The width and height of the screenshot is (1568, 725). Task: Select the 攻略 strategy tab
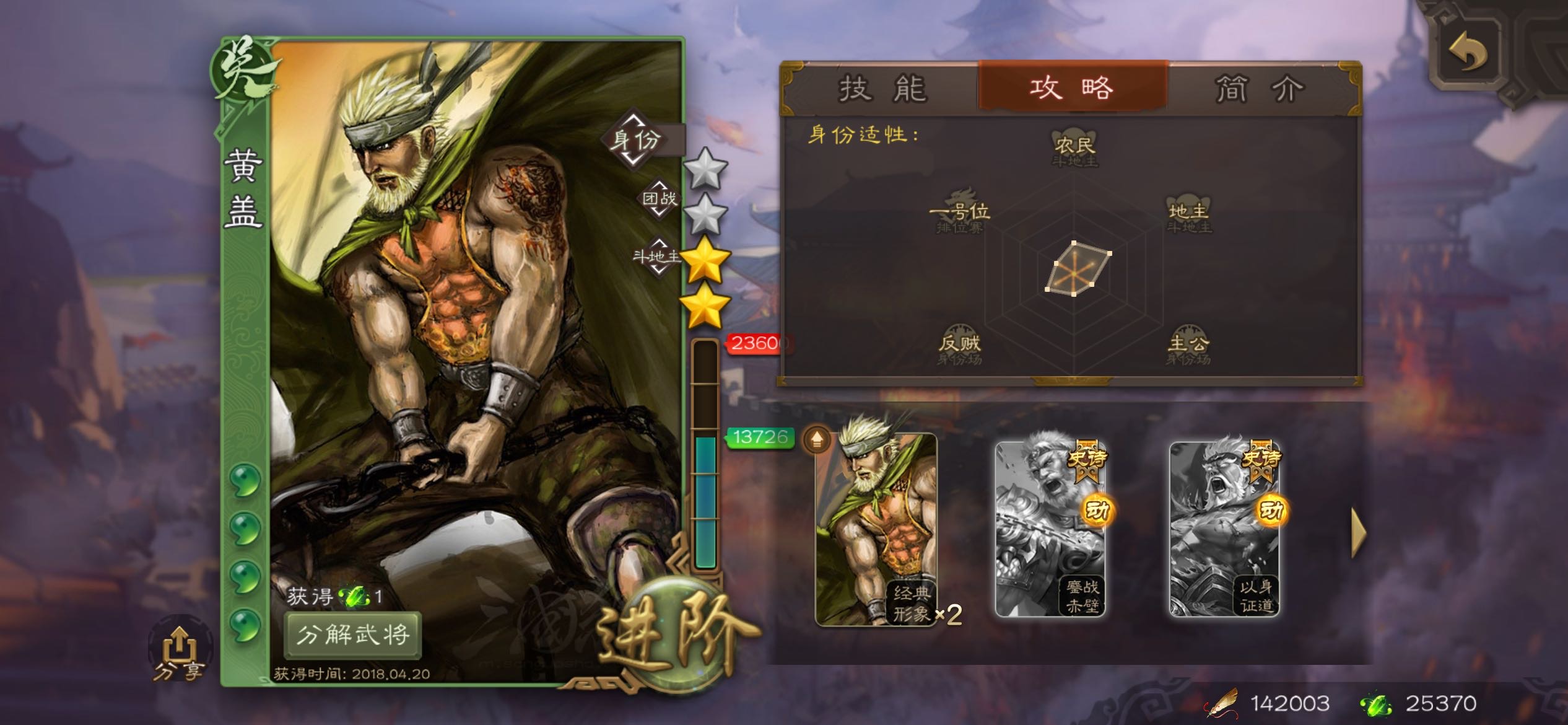(1072, 87)
